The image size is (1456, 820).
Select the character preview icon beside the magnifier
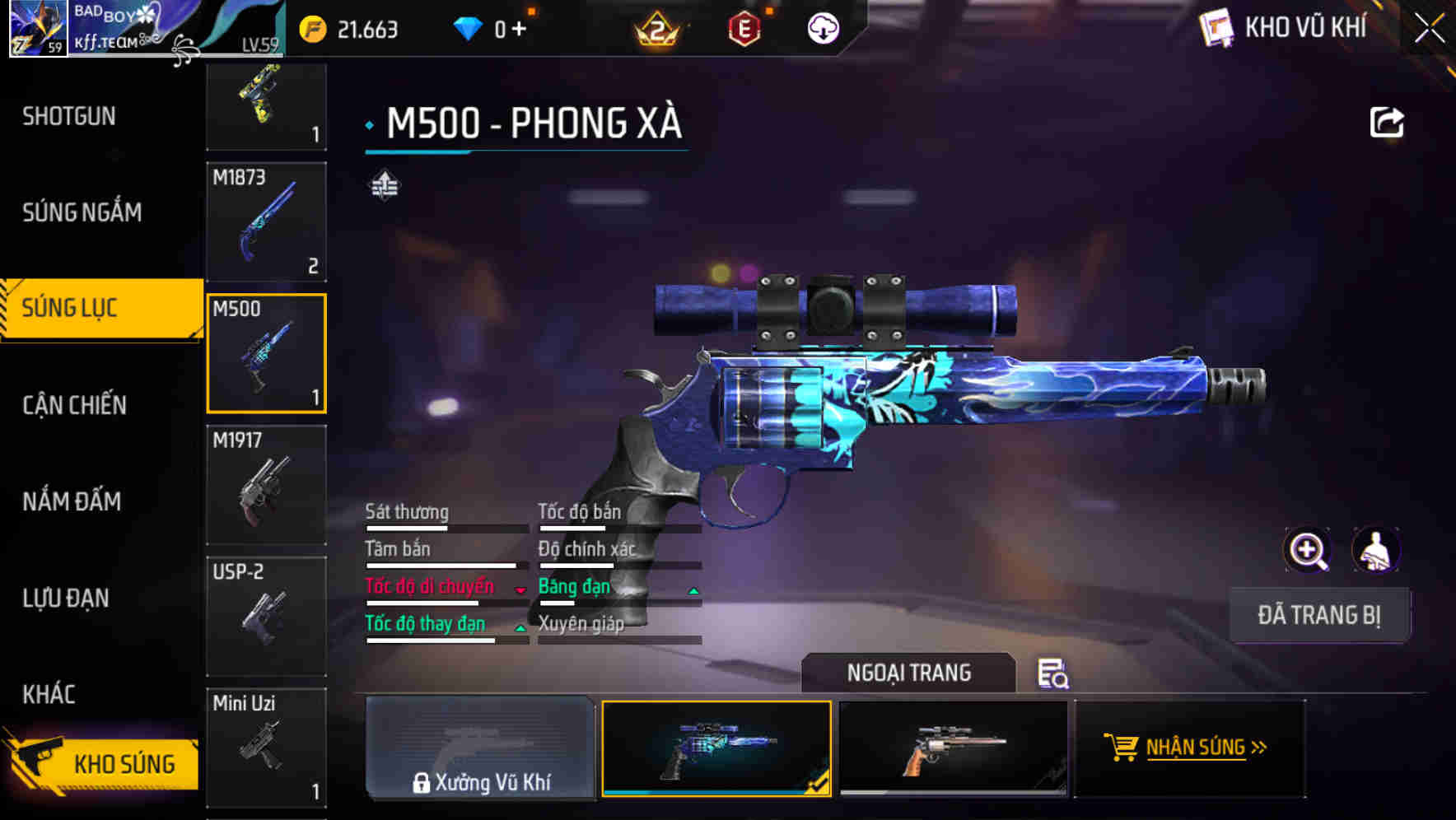(x=1375, y=550)
